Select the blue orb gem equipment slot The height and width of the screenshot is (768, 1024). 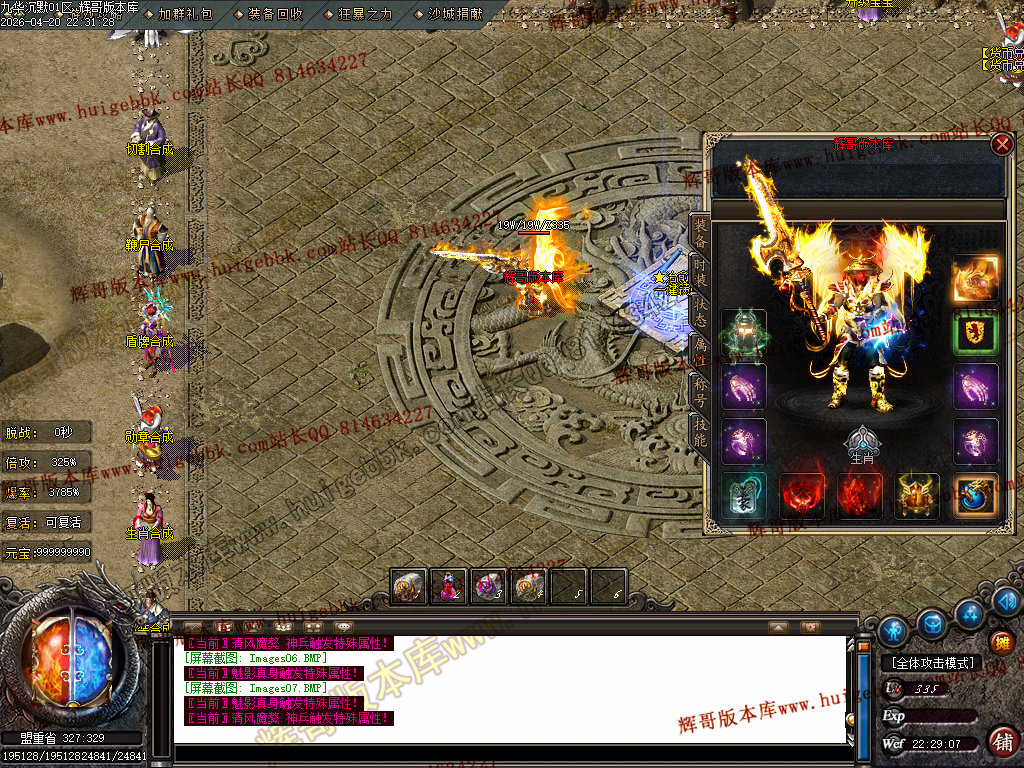pyautogui.click(x=975, y=496)
